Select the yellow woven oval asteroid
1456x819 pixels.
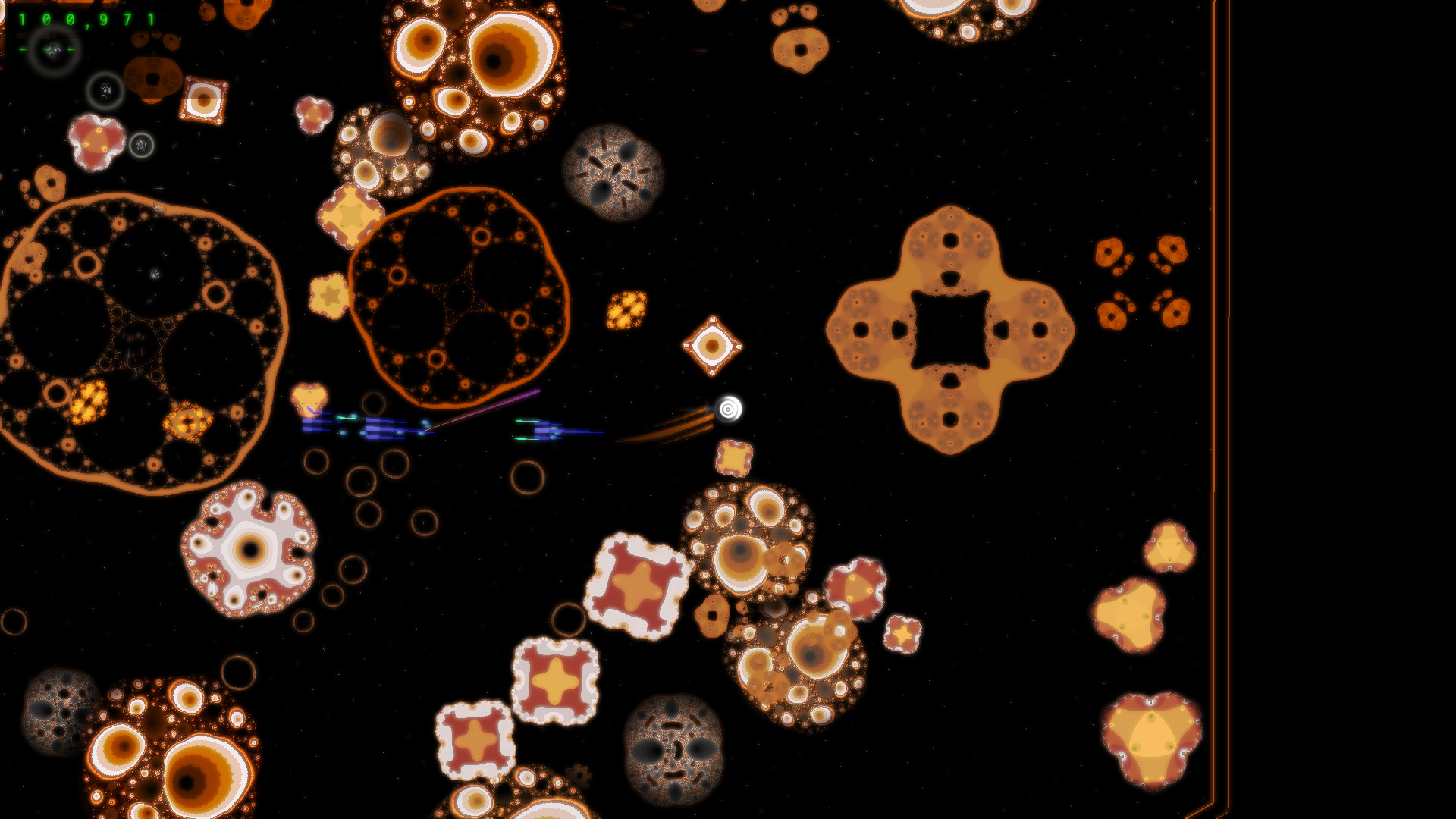click(625, 311)
